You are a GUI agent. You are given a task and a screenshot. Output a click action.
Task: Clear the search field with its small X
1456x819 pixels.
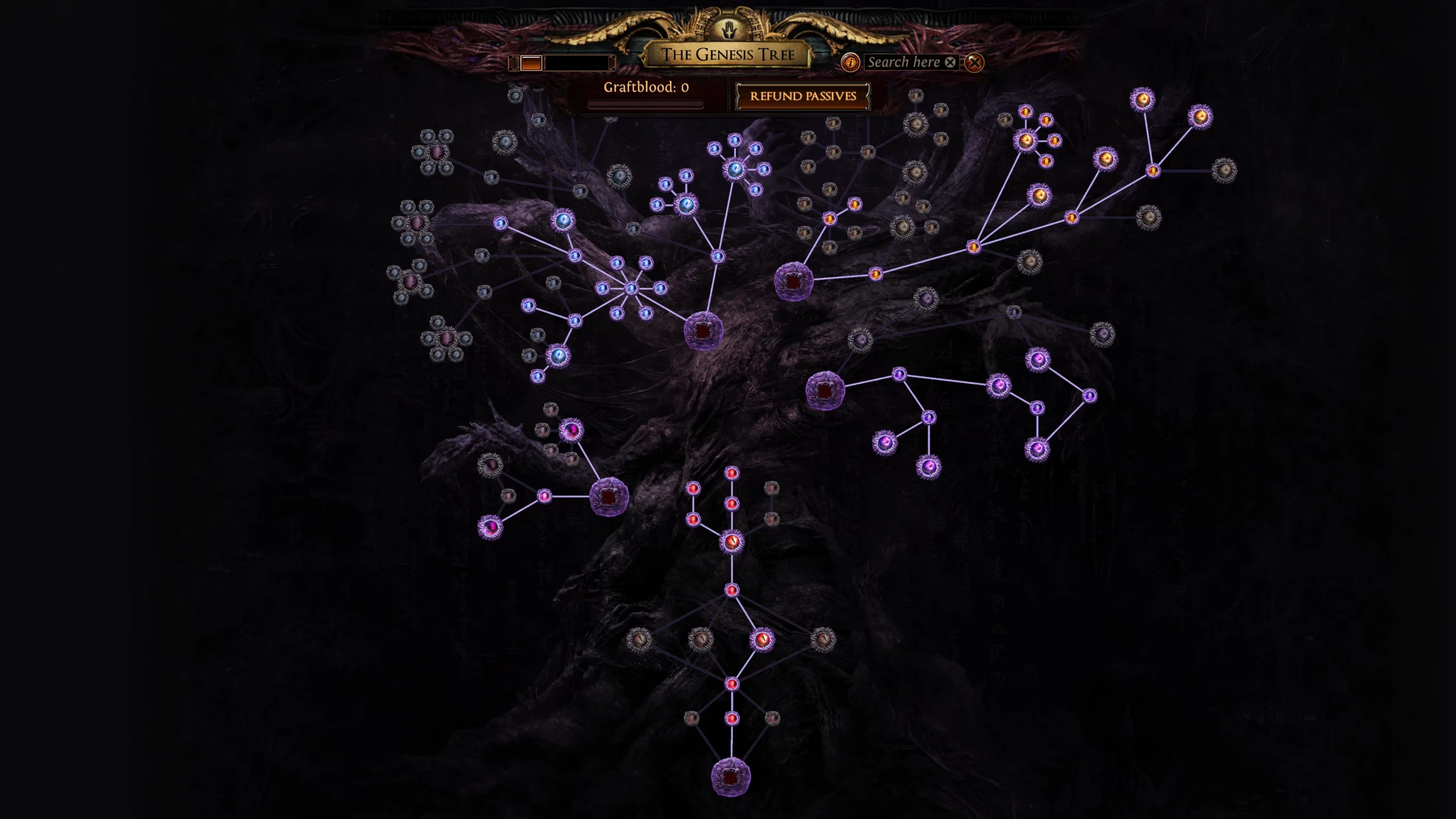tap(950, 63)
